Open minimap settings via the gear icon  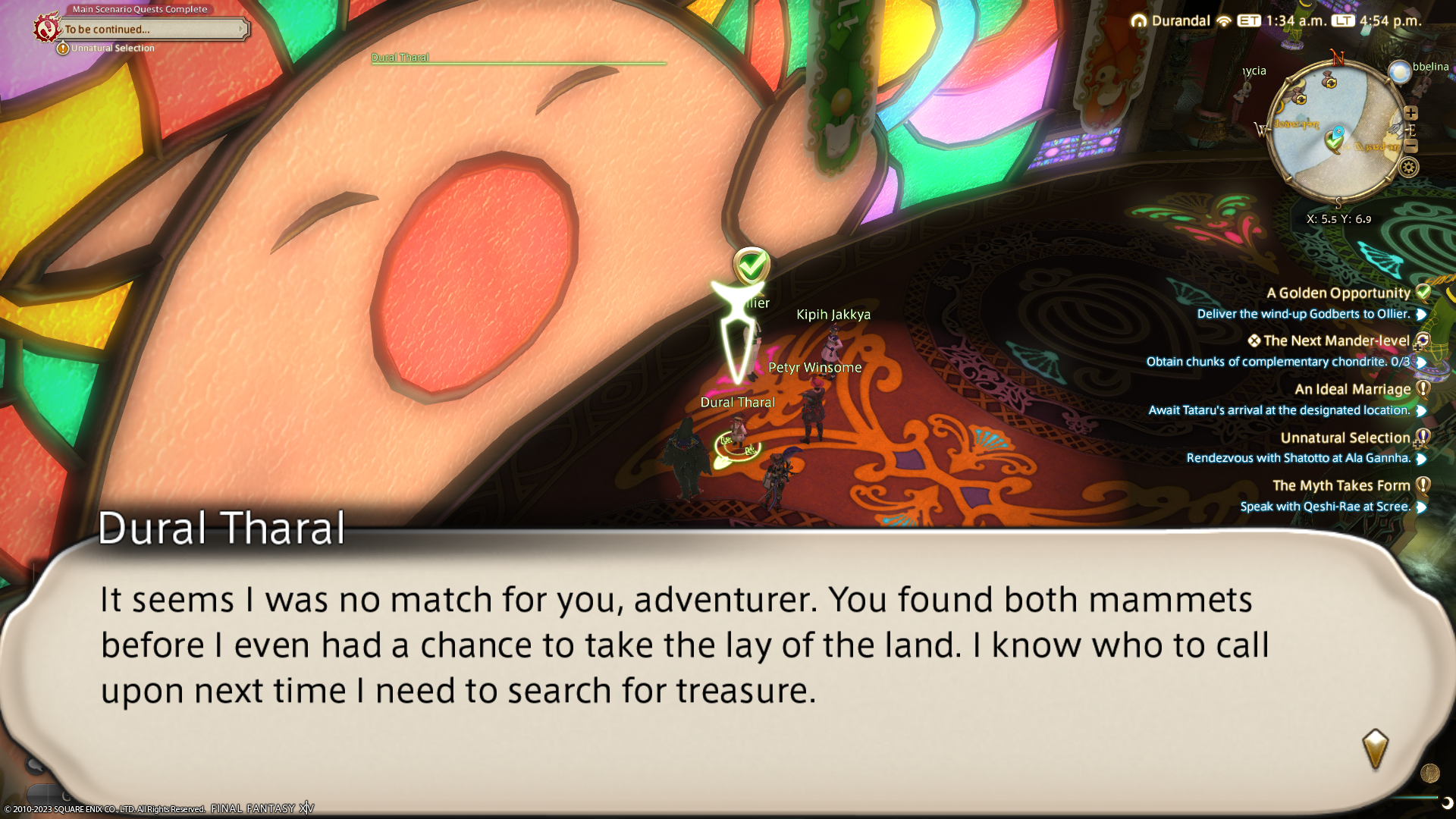click(x=1409, y=168)
